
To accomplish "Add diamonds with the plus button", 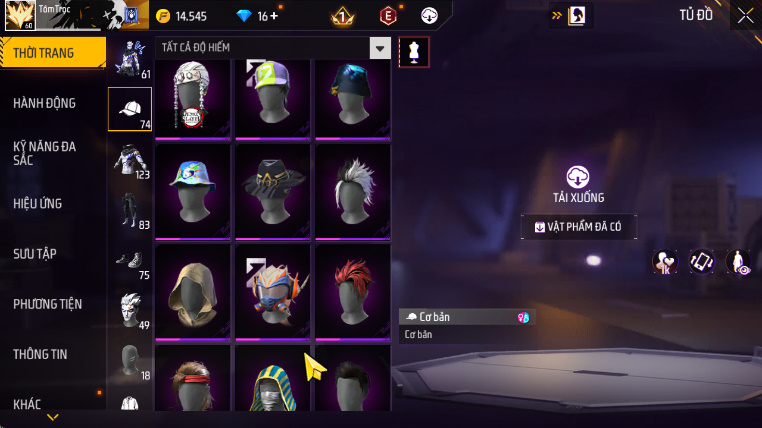I will pos(275,16).
